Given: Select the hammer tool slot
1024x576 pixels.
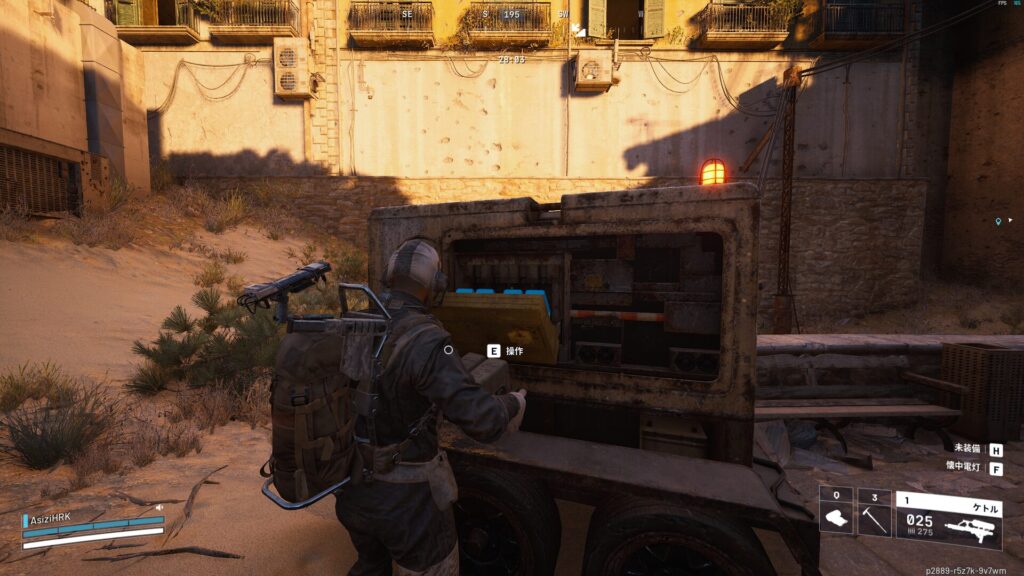Looking at the screenshot, I should pos(874,518).
